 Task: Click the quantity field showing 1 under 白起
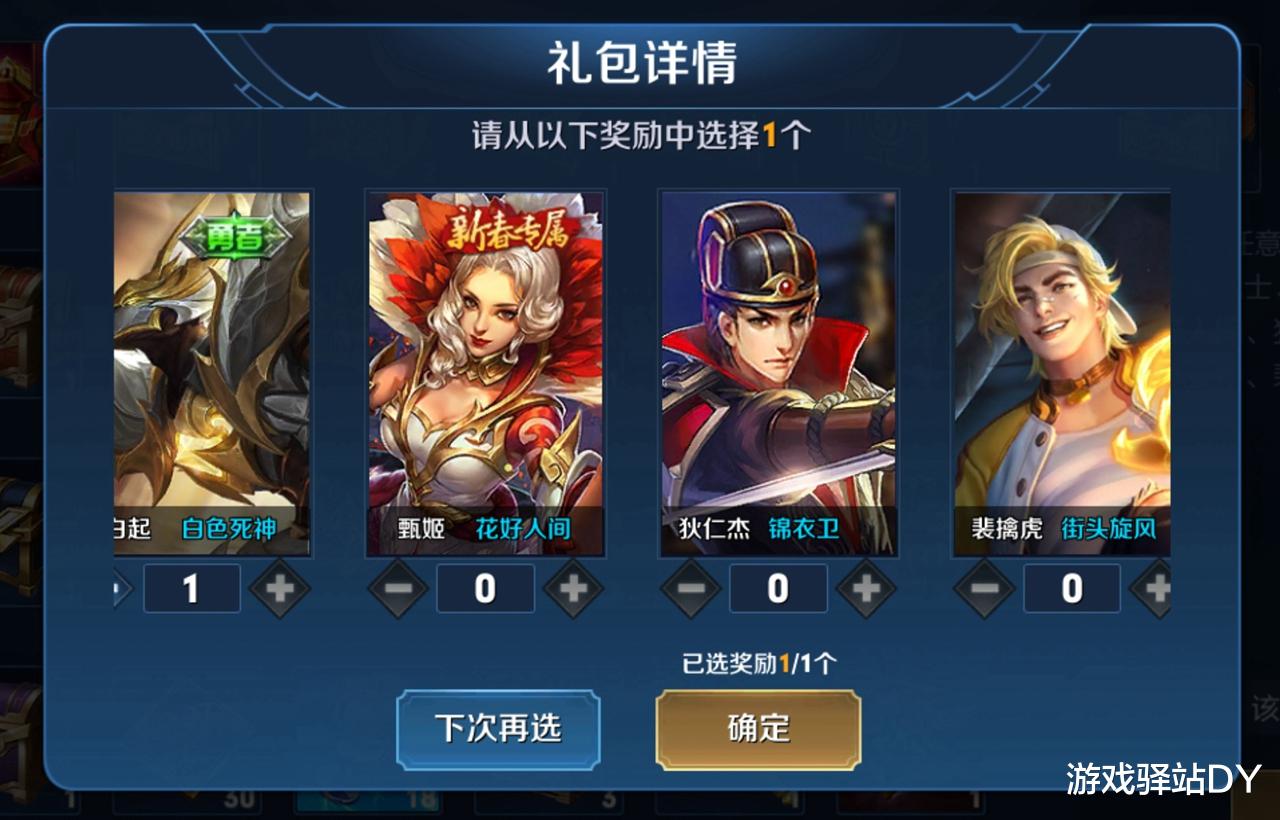click(x=191, y=589)
